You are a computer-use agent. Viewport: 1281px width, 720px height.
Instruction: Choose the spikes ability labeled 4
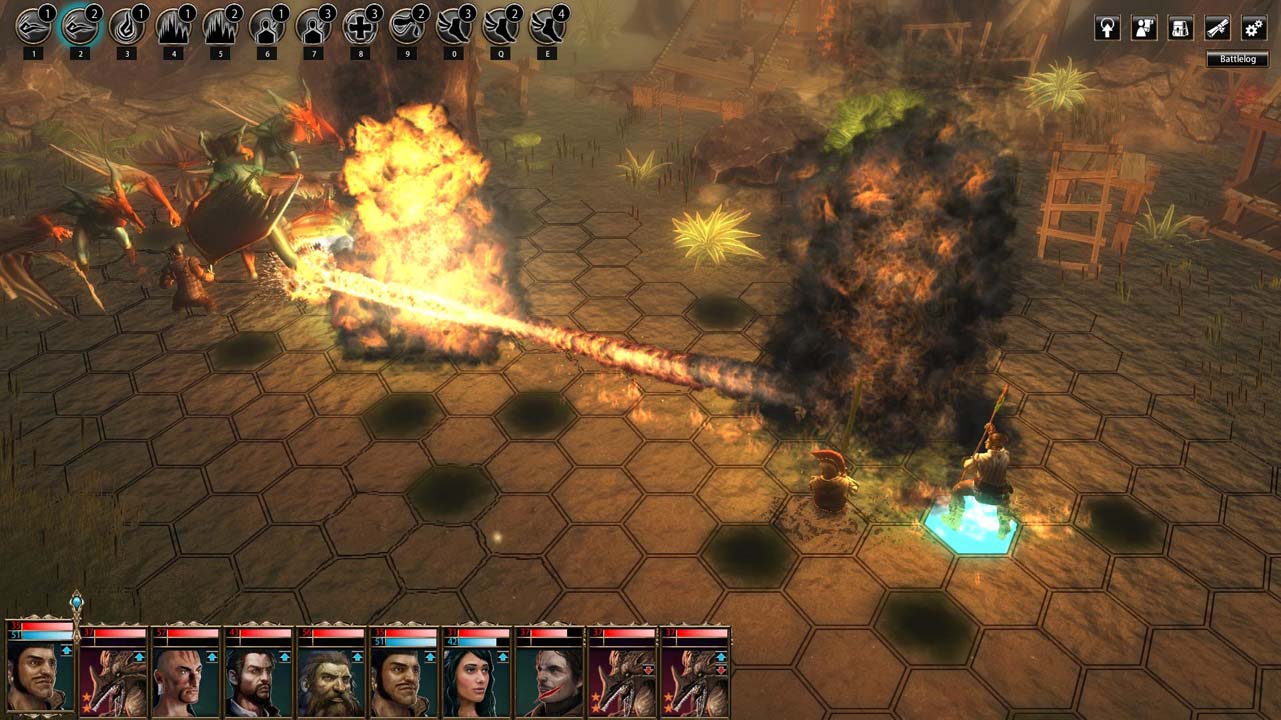tap(173, 27)
